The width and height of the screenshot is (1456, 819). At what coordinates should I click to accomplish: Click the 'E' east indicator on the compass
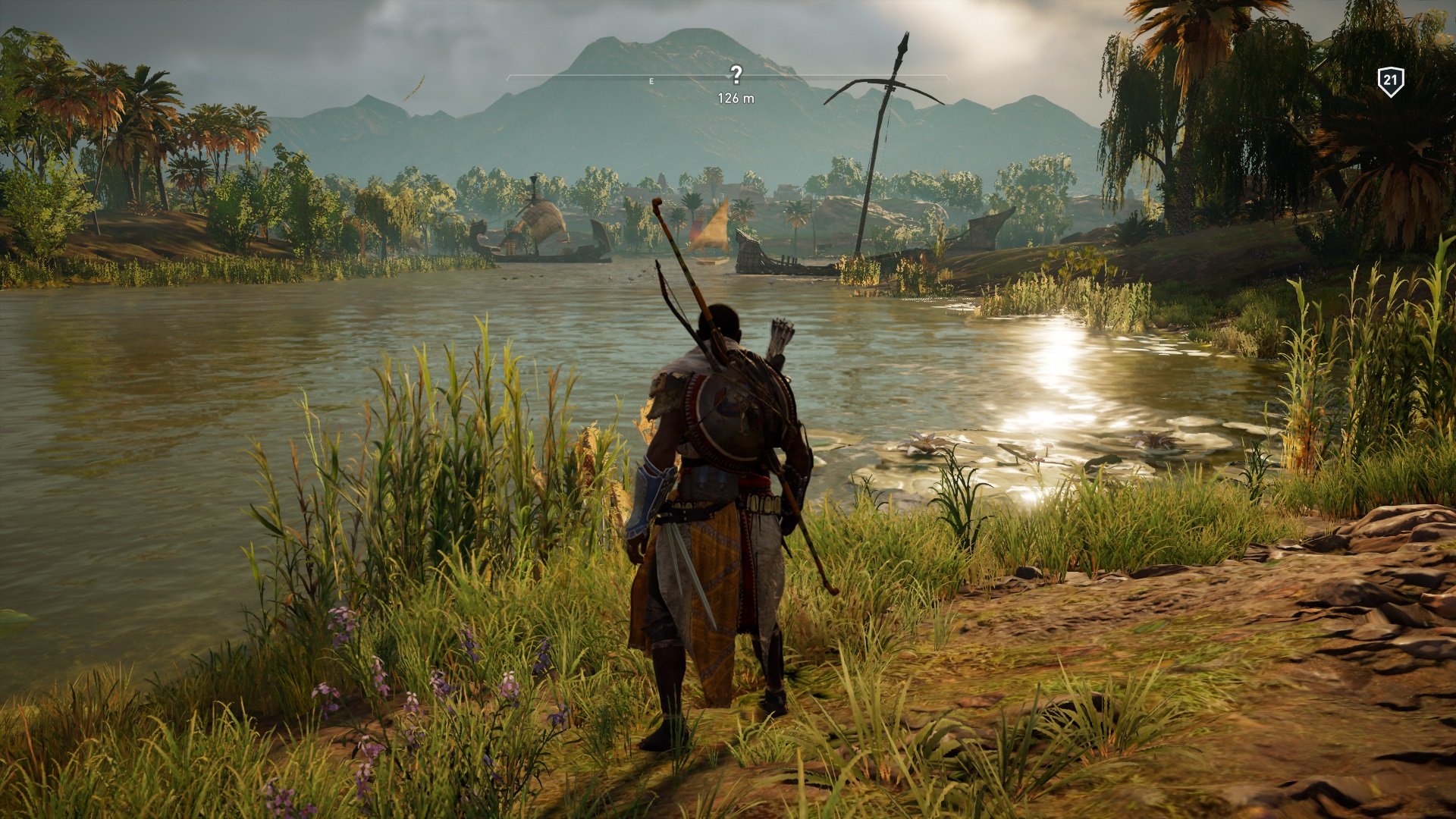pyautogui.click(x=651, y=79)
